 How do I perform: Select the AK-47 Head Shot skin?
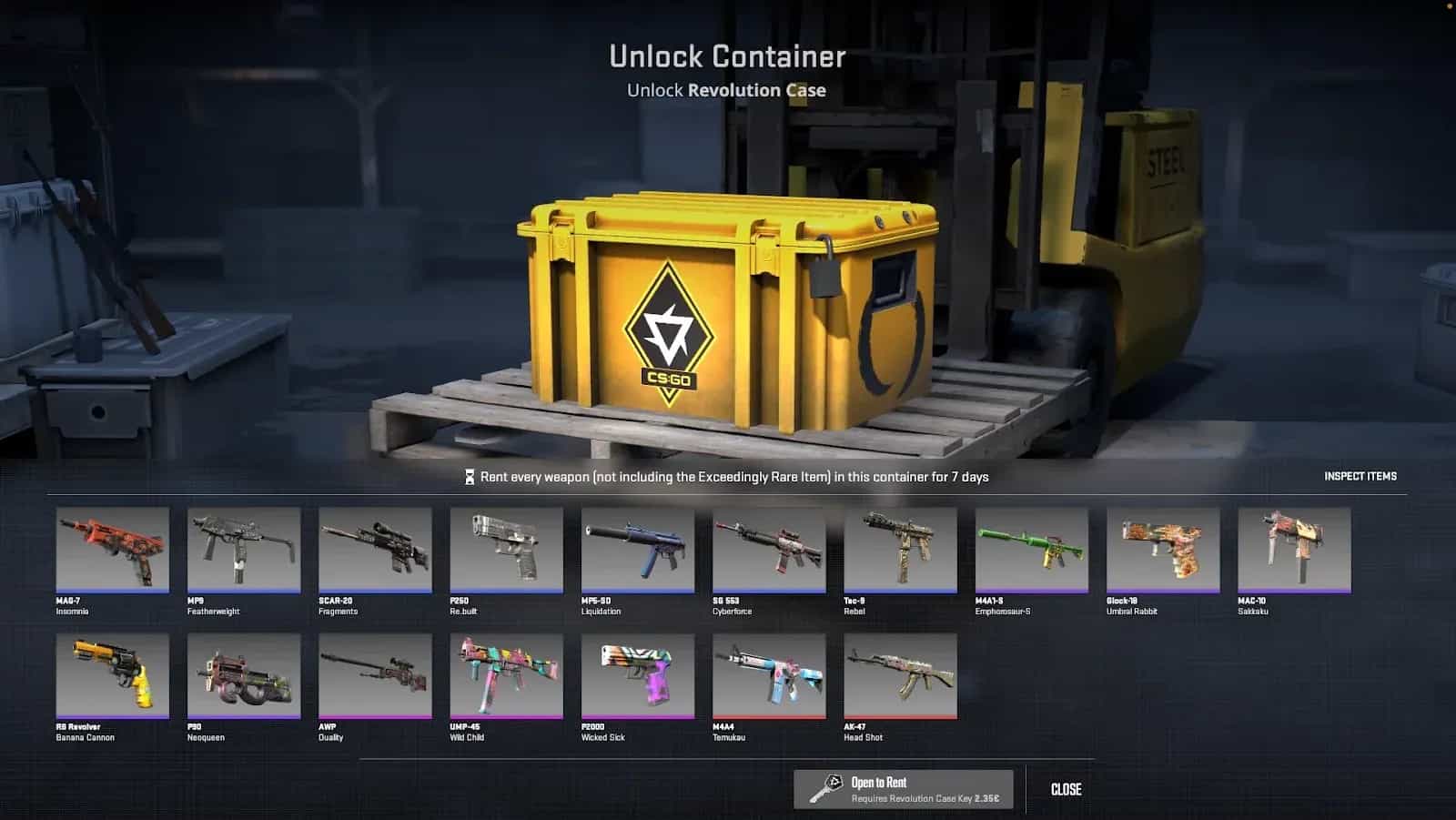click(901, 677)
